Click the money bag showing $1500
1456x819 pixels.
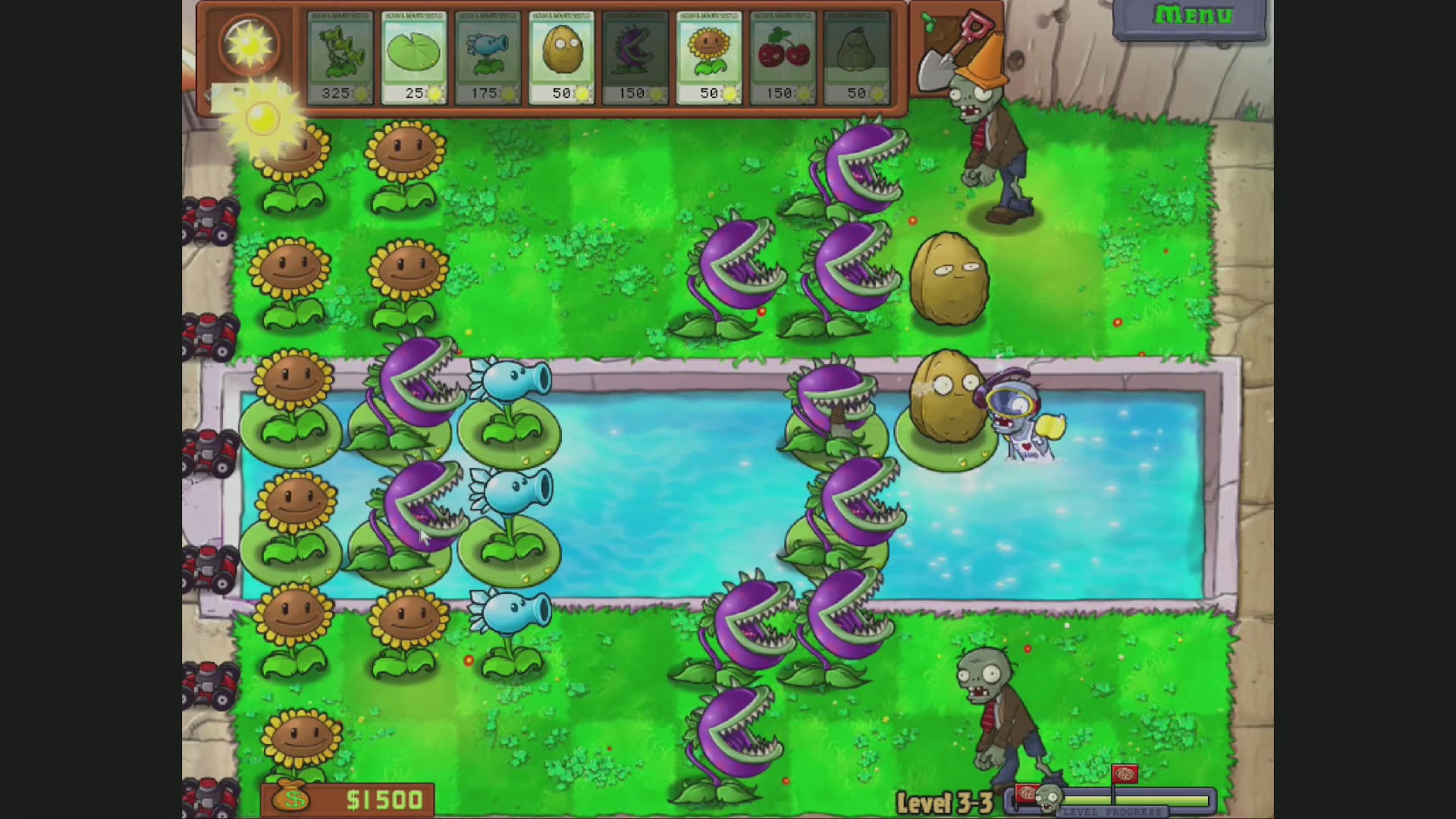point(291,798)
